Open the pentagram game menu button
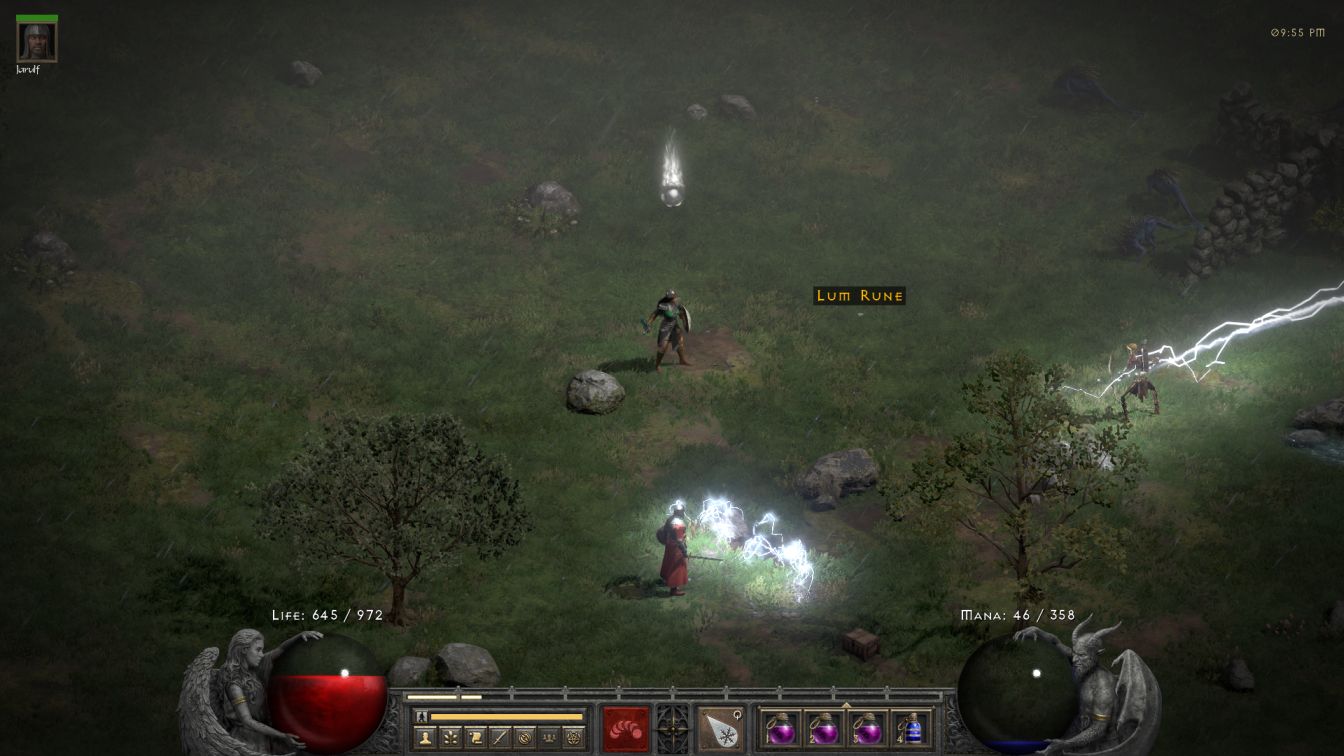The width and height of the screenshot is (1344, 756). click(x=573, y=738)
